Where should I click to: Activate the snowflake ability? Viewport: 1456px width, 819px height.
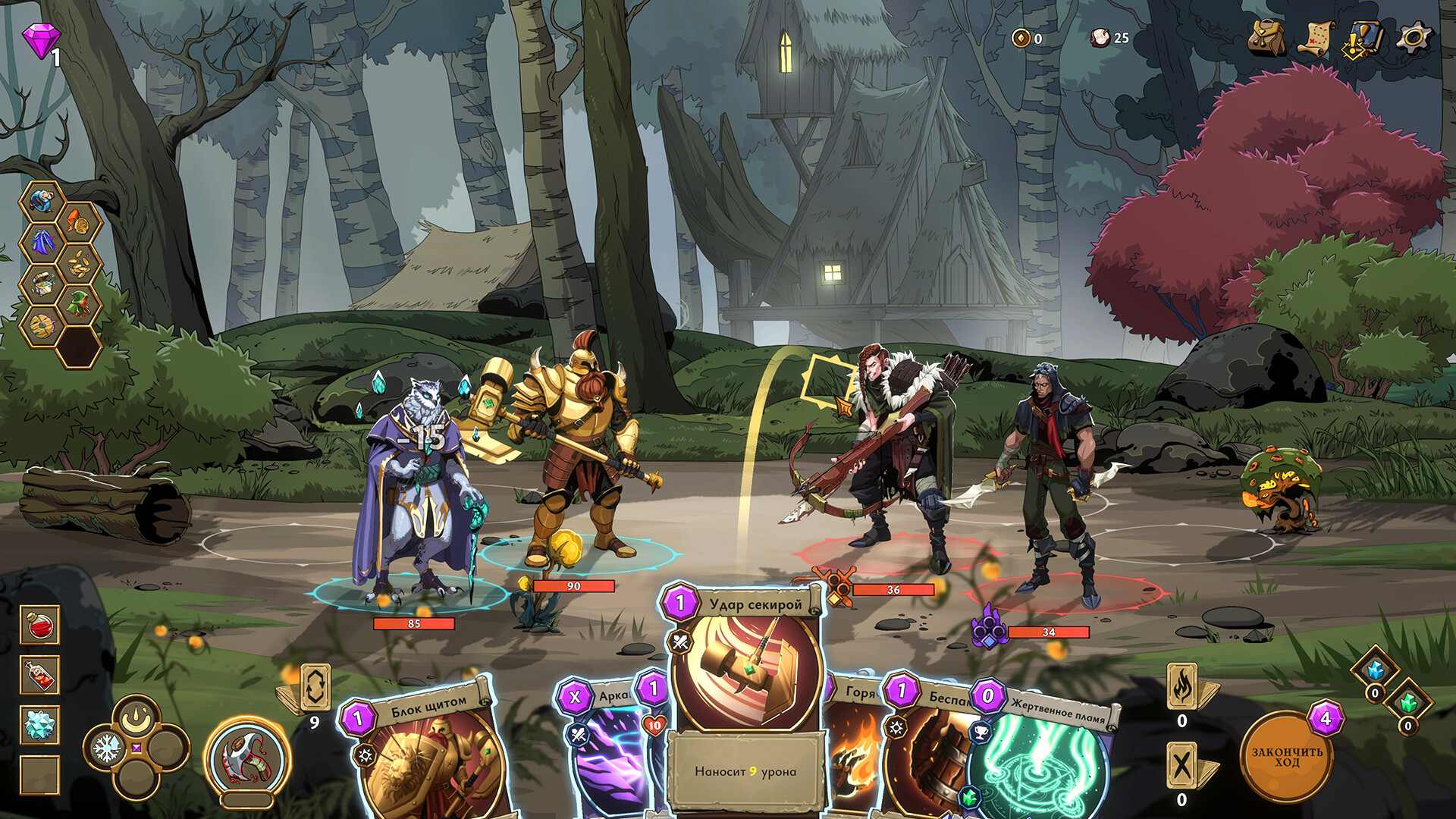[x=107, y=749]
